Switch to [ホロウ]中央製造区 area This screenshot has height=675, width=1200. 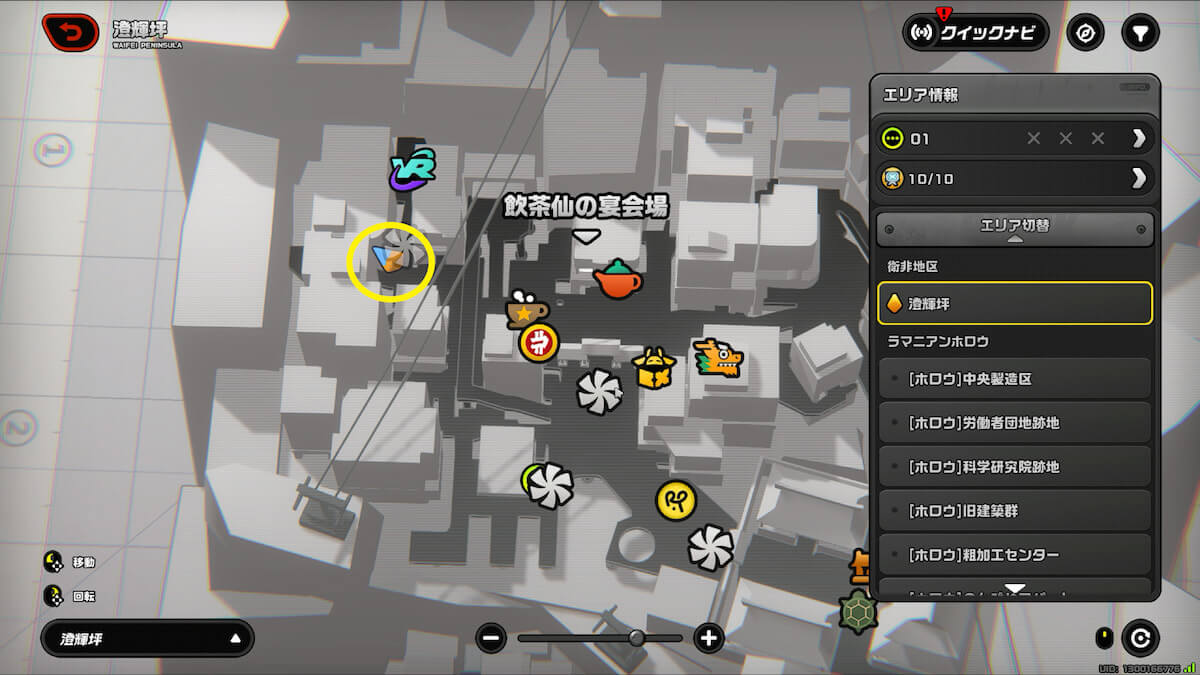coord(1015,379)
